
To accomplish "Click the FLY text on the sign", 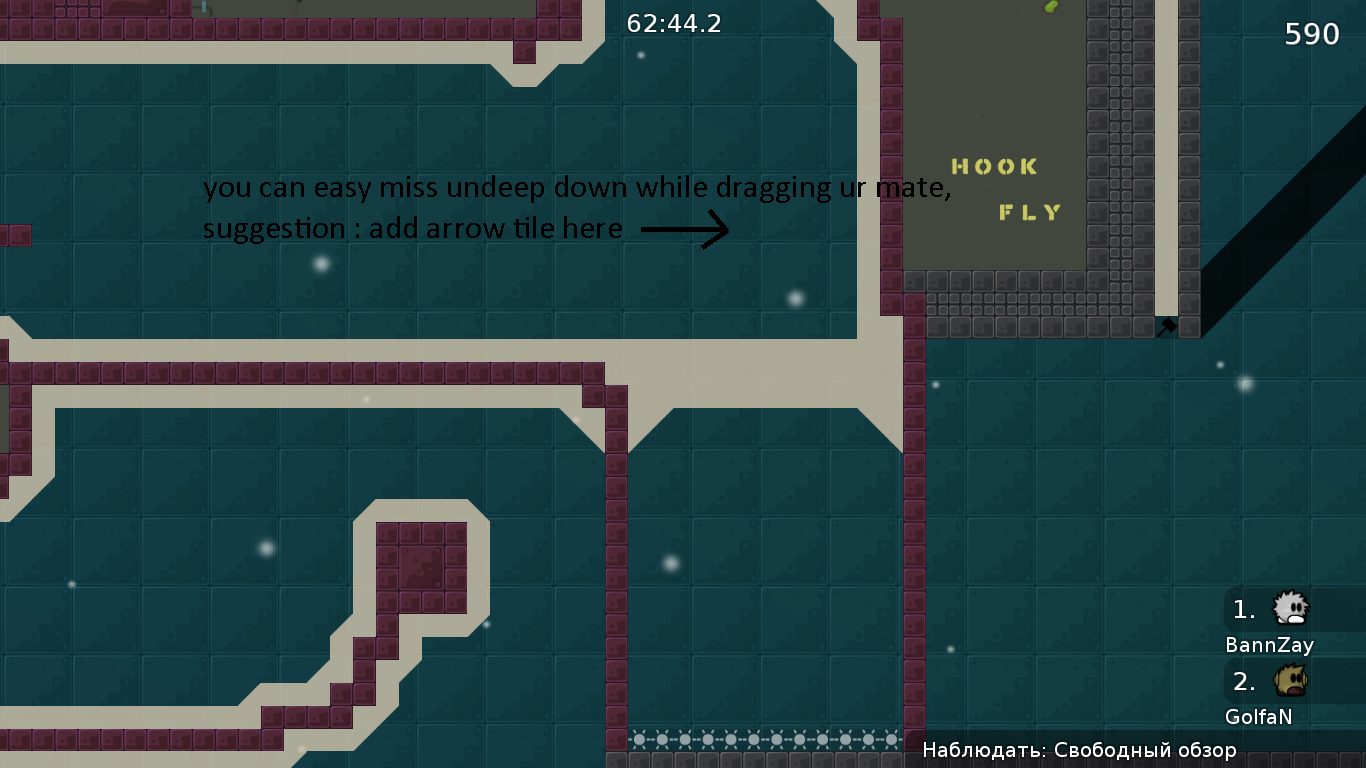I will point(1028,212).
